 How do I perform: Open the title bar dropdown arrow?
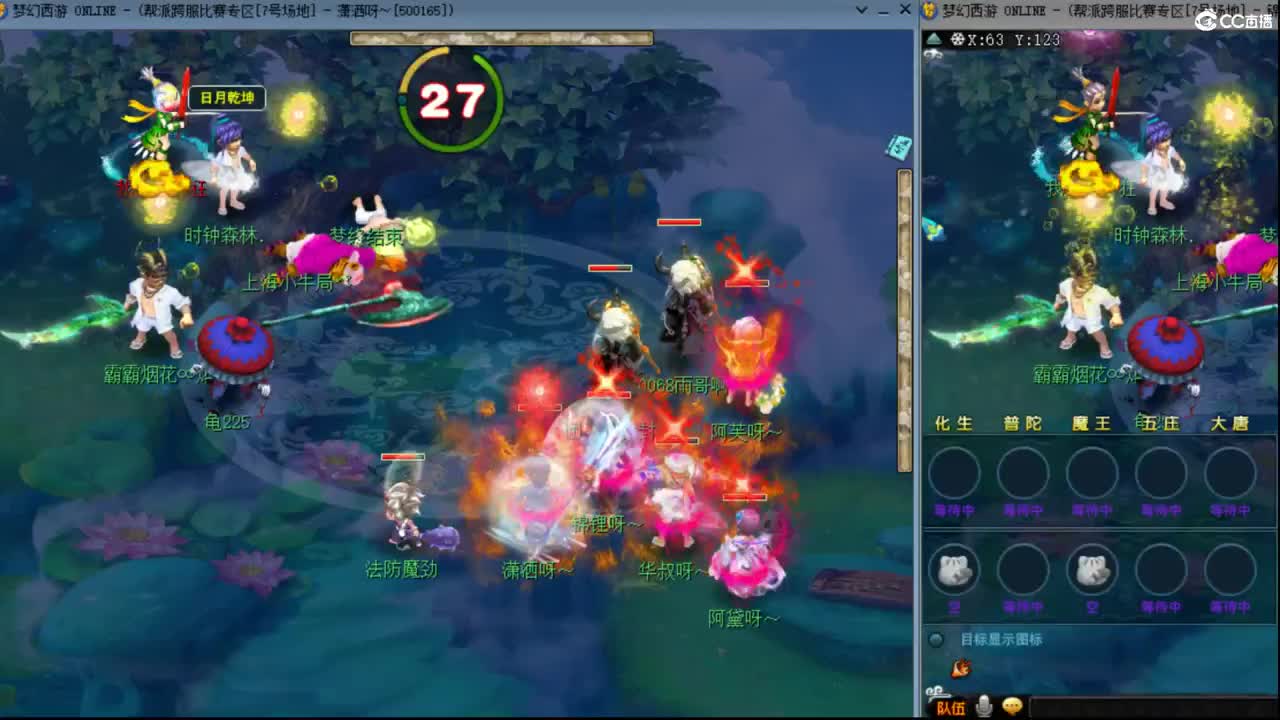tap(862, 10)
